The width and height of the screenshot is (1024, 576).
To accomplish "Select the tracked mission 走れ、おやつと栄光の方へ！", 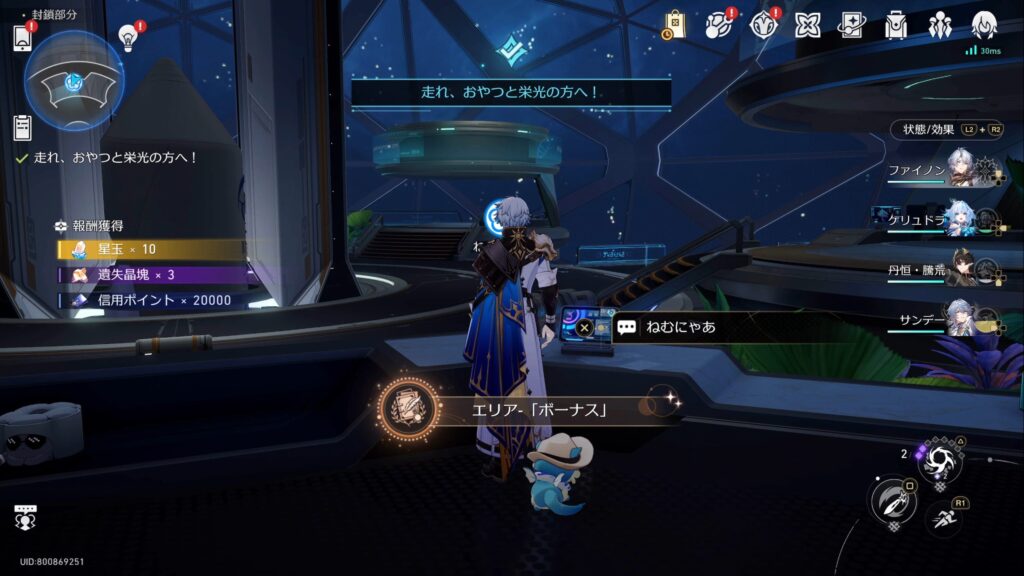I will [115, 158].
